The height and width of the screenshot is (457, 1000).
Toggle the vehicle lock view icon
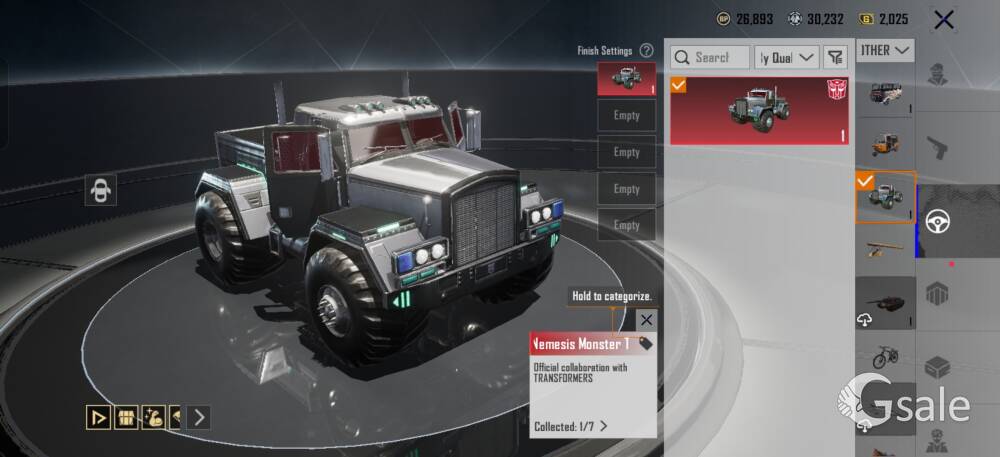pos(100,190)
